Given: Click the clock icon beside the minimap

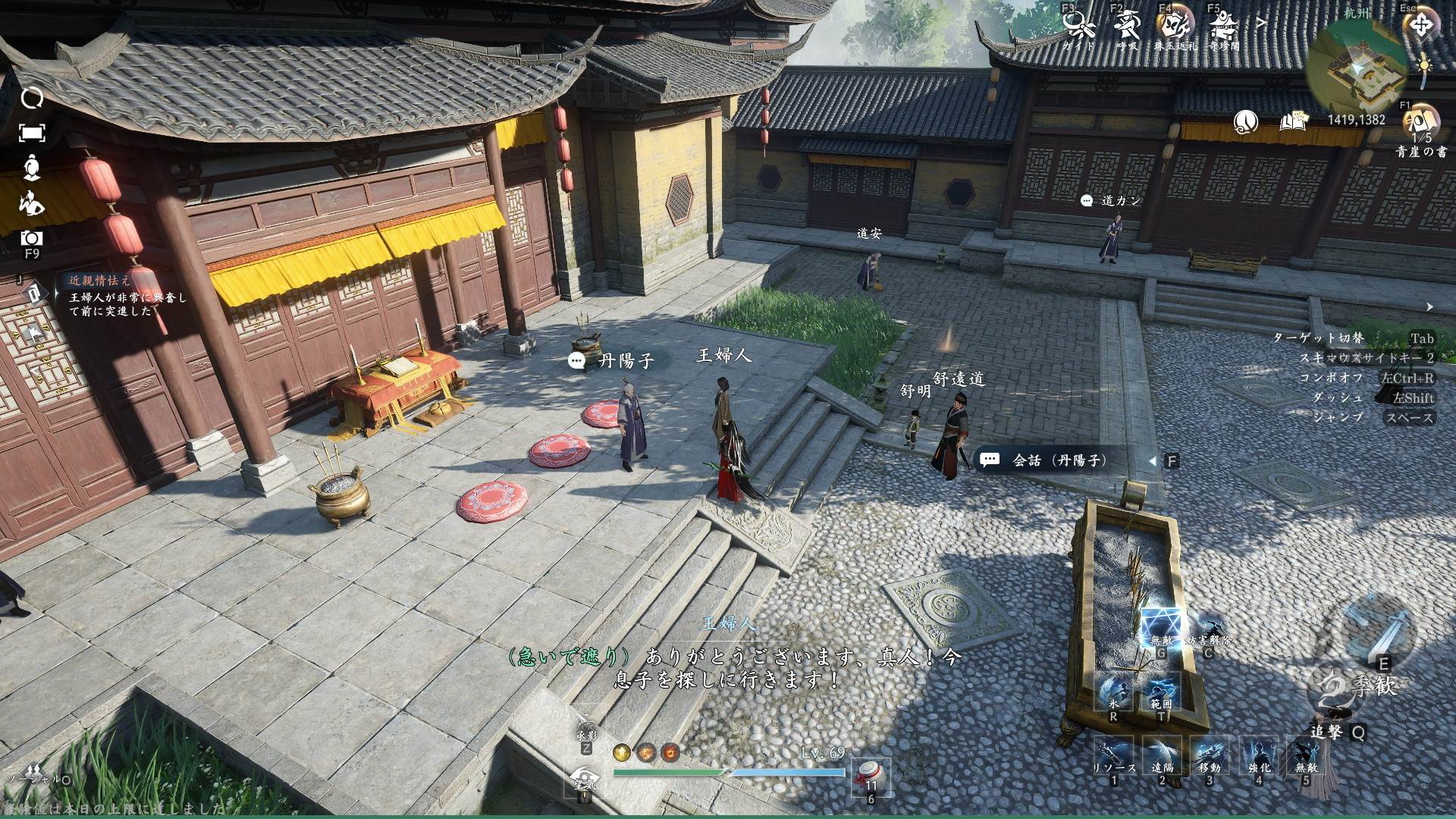Looking at the screenshot, I should 1246,121.
